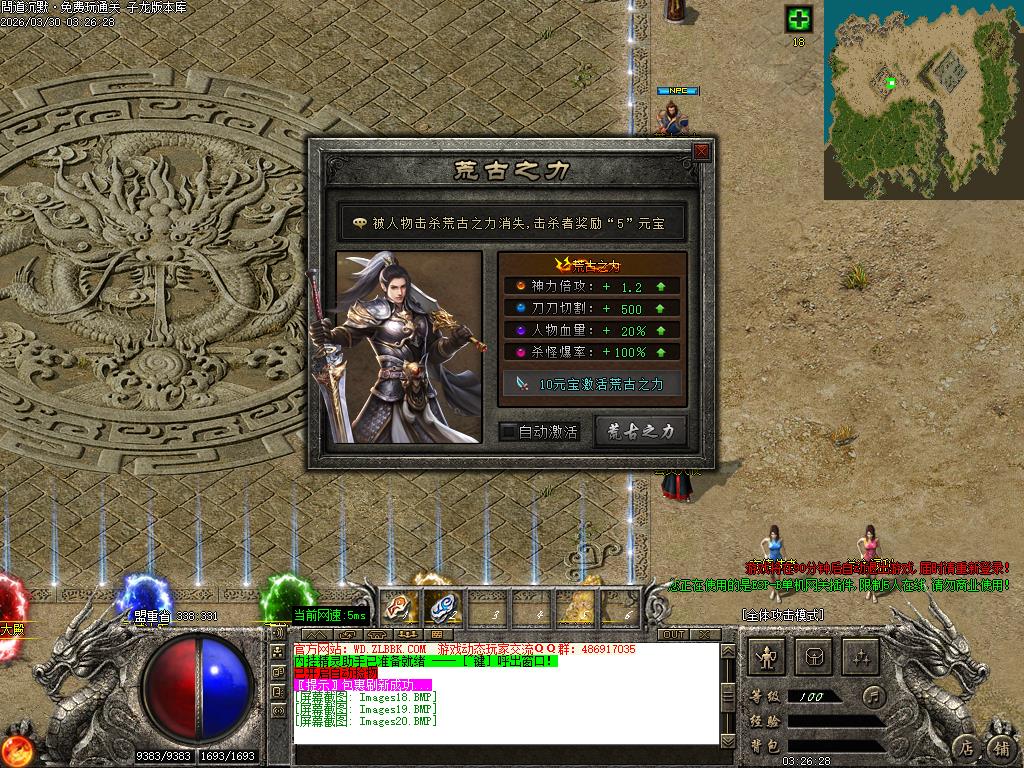
Task: Click the X button next to OUT
Action: click(705, 635)
